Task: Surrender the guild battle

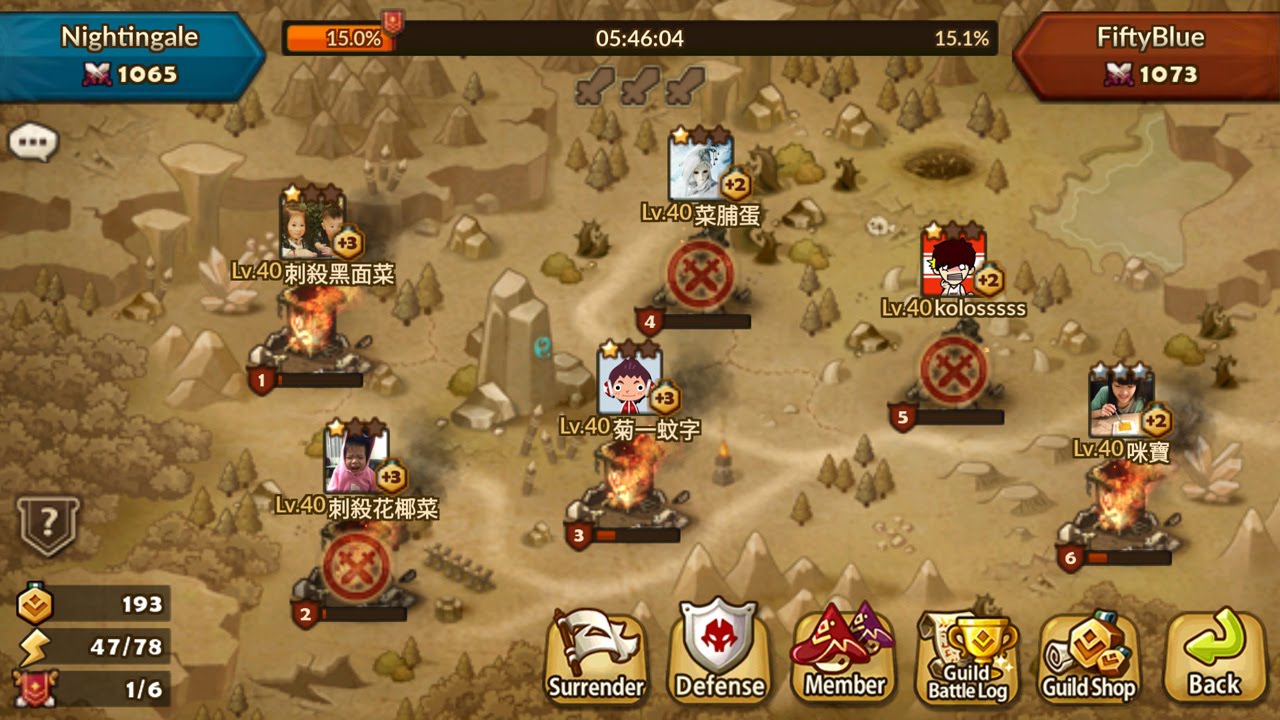Action: pyautogui.click(x=596, y=656)
